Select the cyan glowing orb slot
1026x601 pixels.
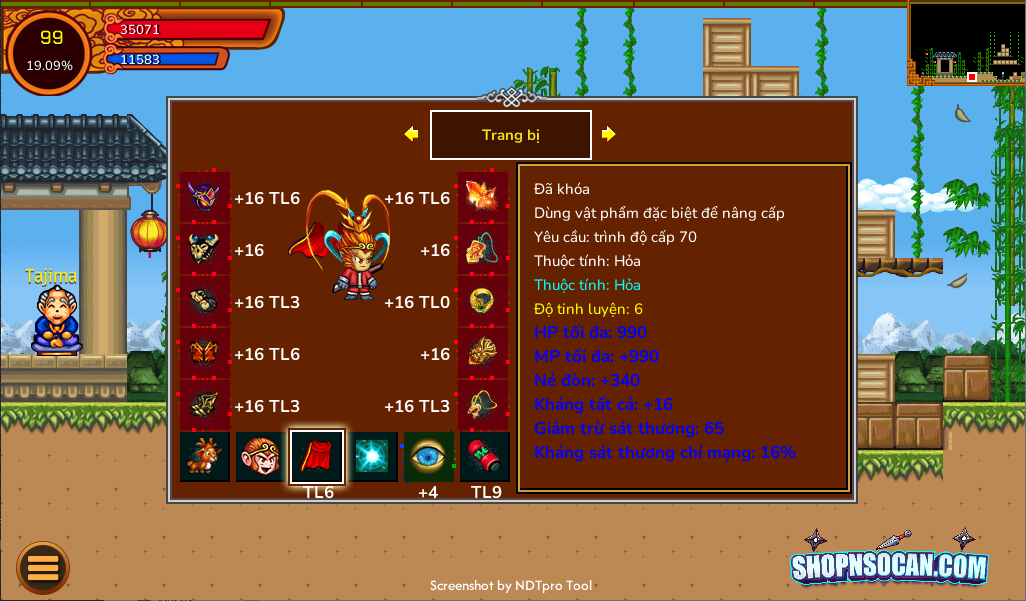coord(373,457)
